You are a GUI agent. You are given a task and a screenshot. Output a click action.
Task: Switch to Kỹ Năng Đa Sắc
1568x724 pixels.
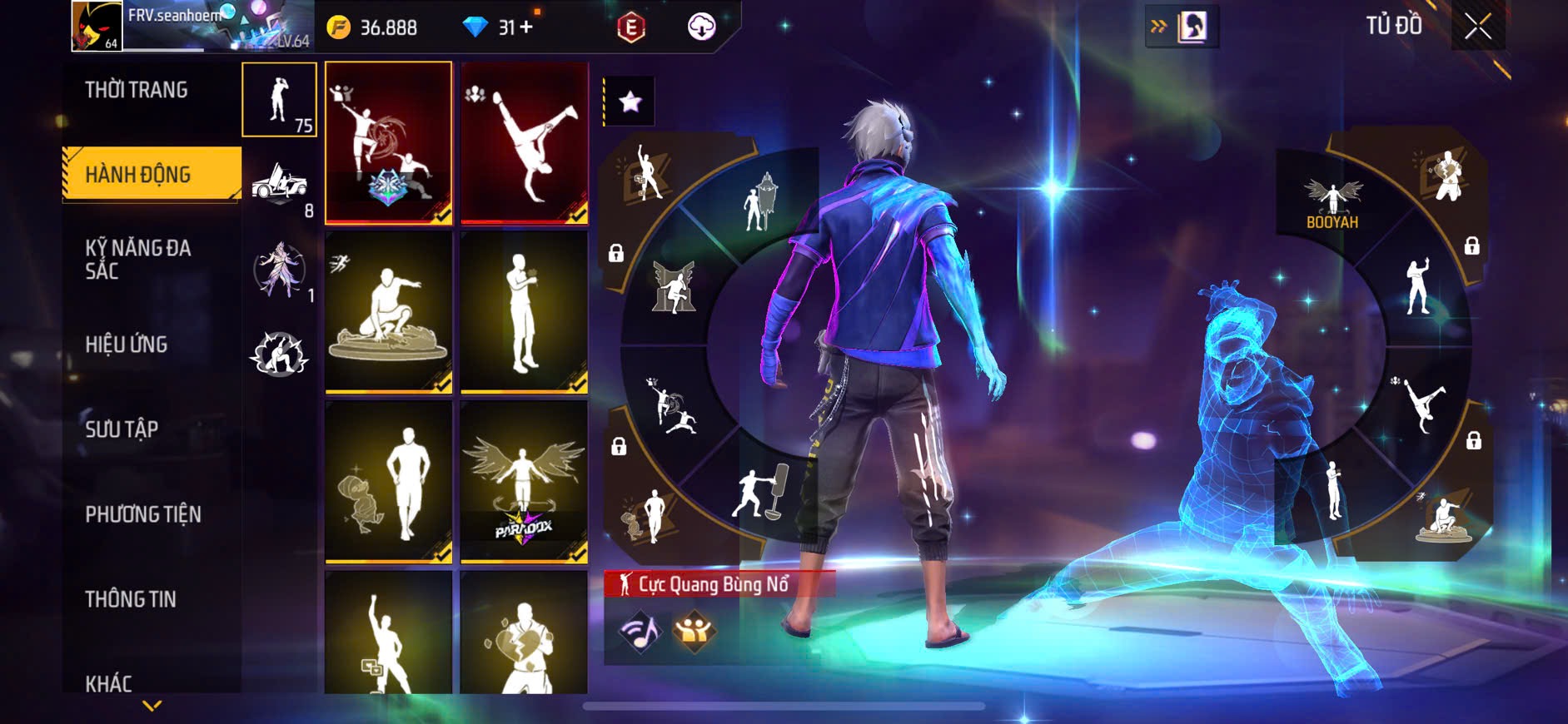click(138, 259)
